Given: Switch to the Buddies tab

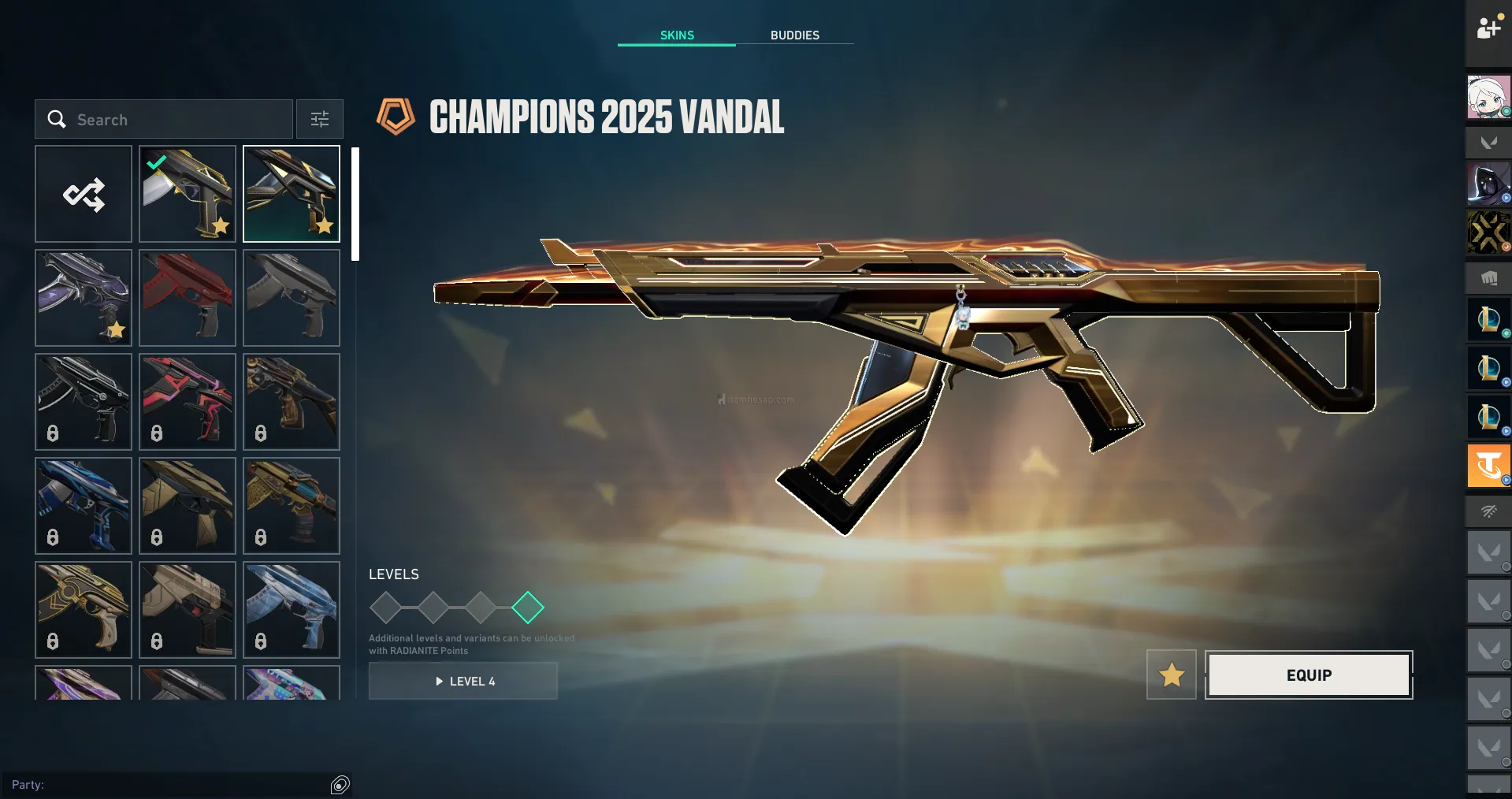Looking at the screenshot, I should tap(794, 35).
